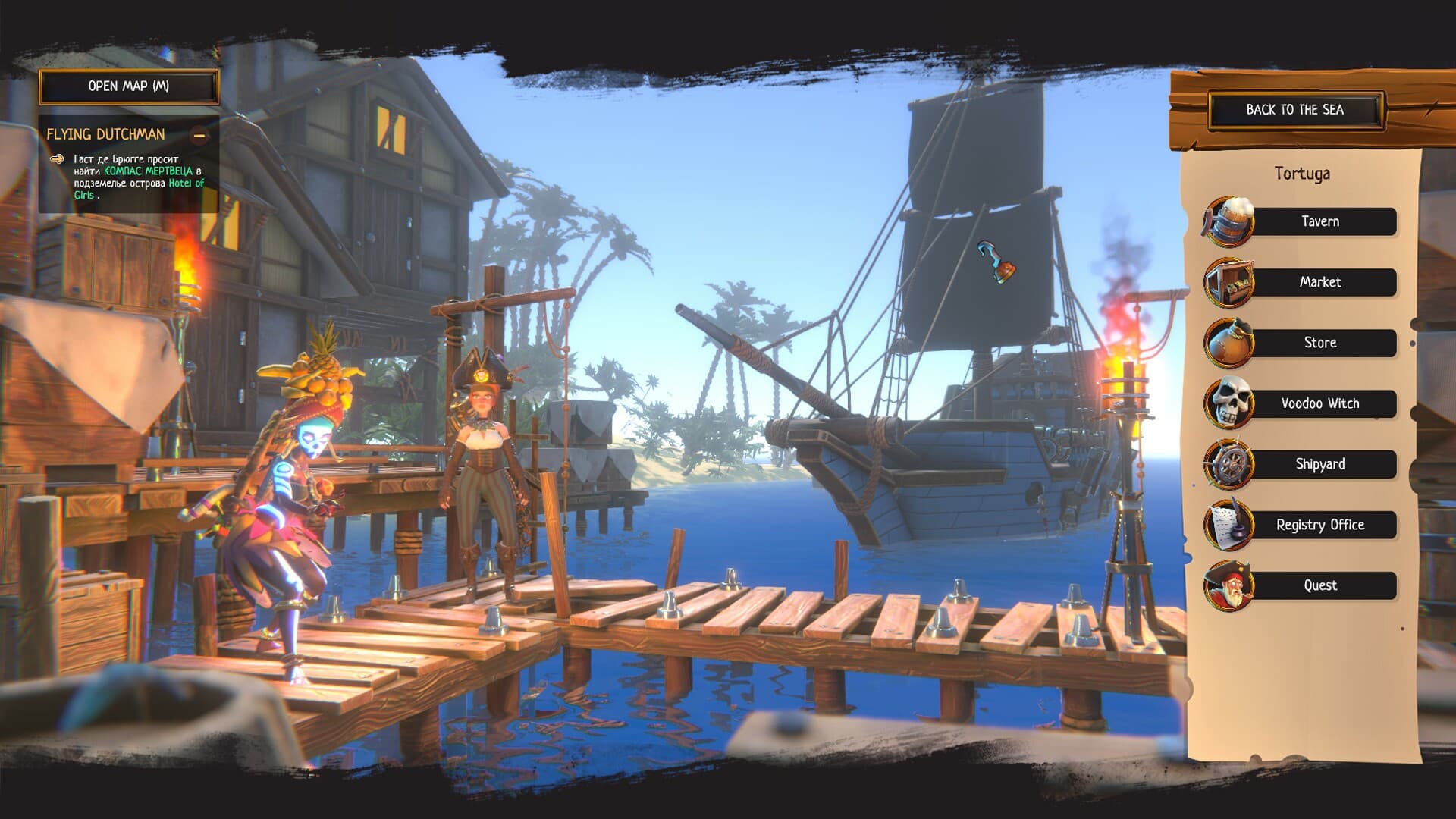The image size is (1456, 819).
Task: Visit the Market
Action: [1320, 282]
